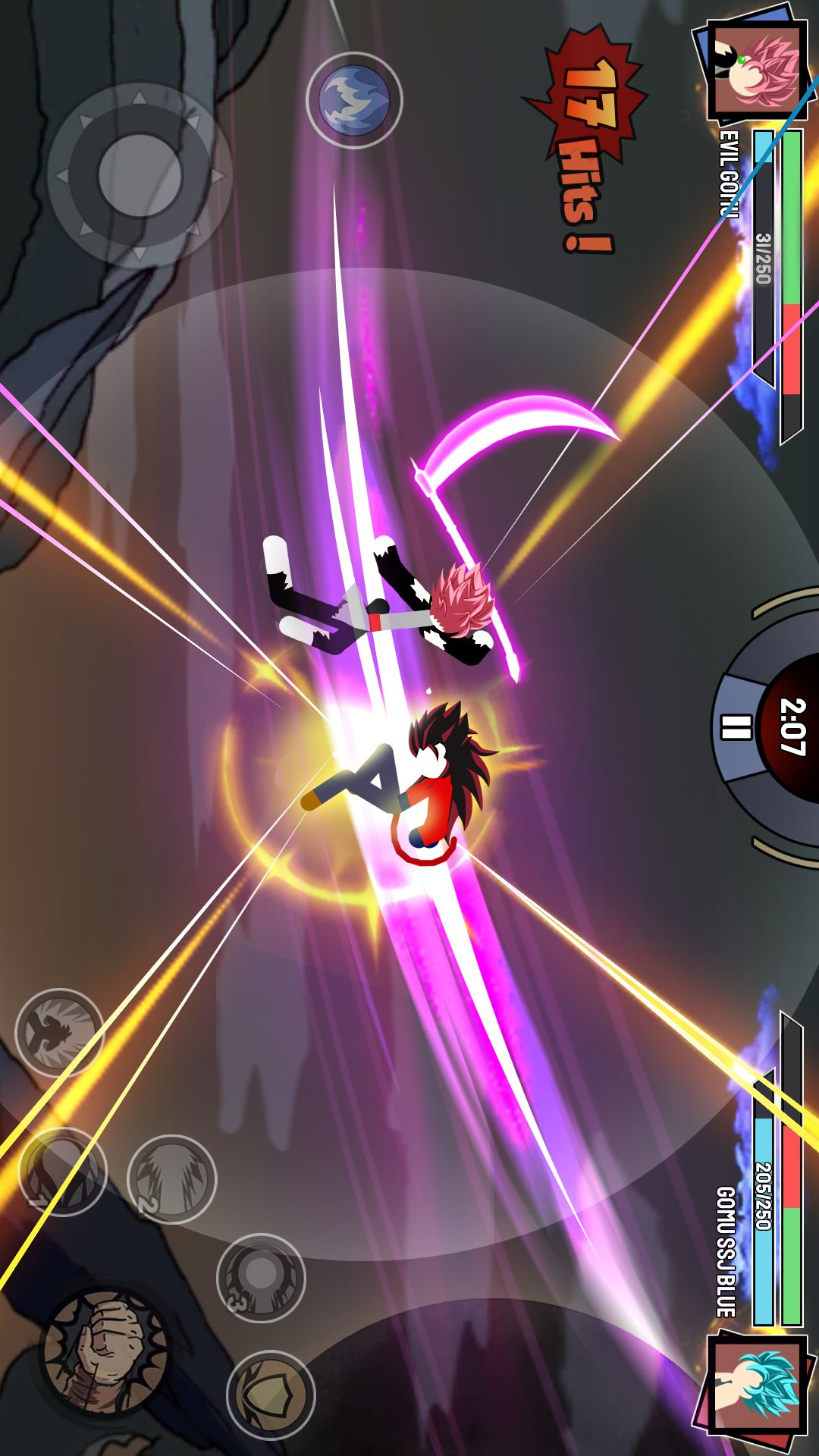Tap the virtual joystick center knob
The image size is (819, 1456).
(140, 175)
